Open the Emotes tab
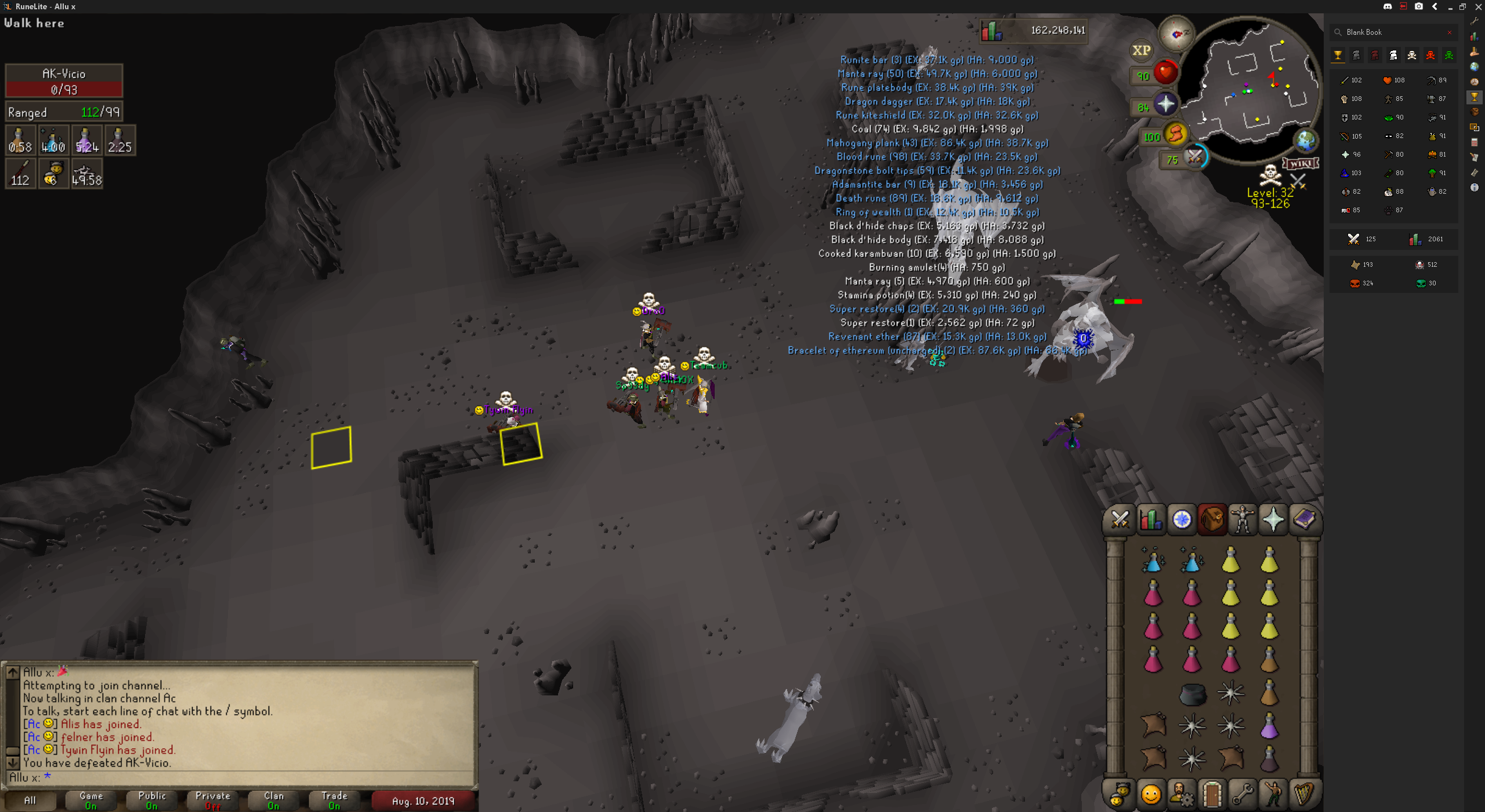 (x=1273, y=794)
